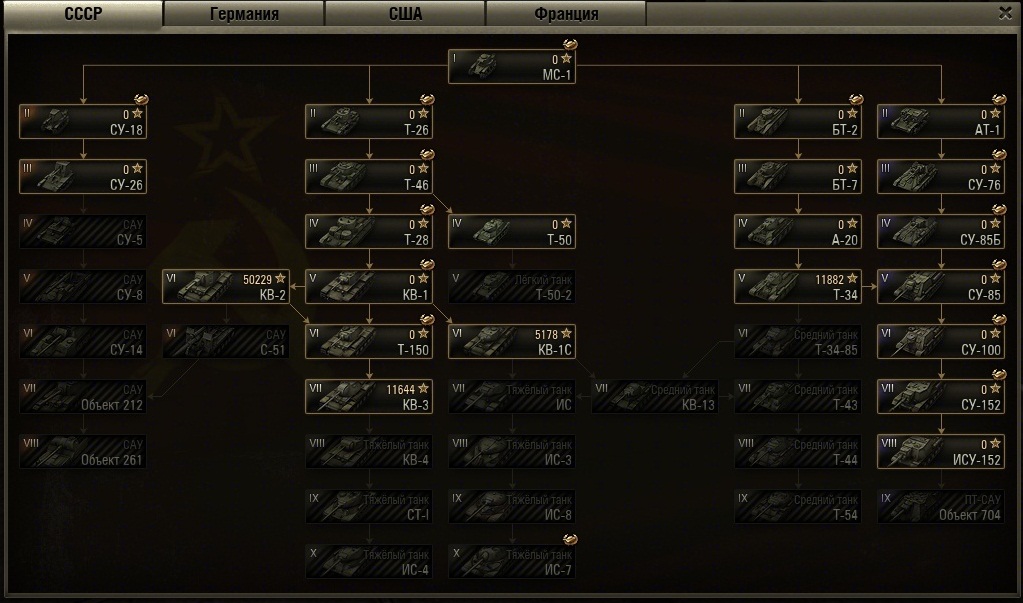This screenshot has width=1023, height=603.
Task: Open the КВ-3 heavy tank node
Action: 369,395
